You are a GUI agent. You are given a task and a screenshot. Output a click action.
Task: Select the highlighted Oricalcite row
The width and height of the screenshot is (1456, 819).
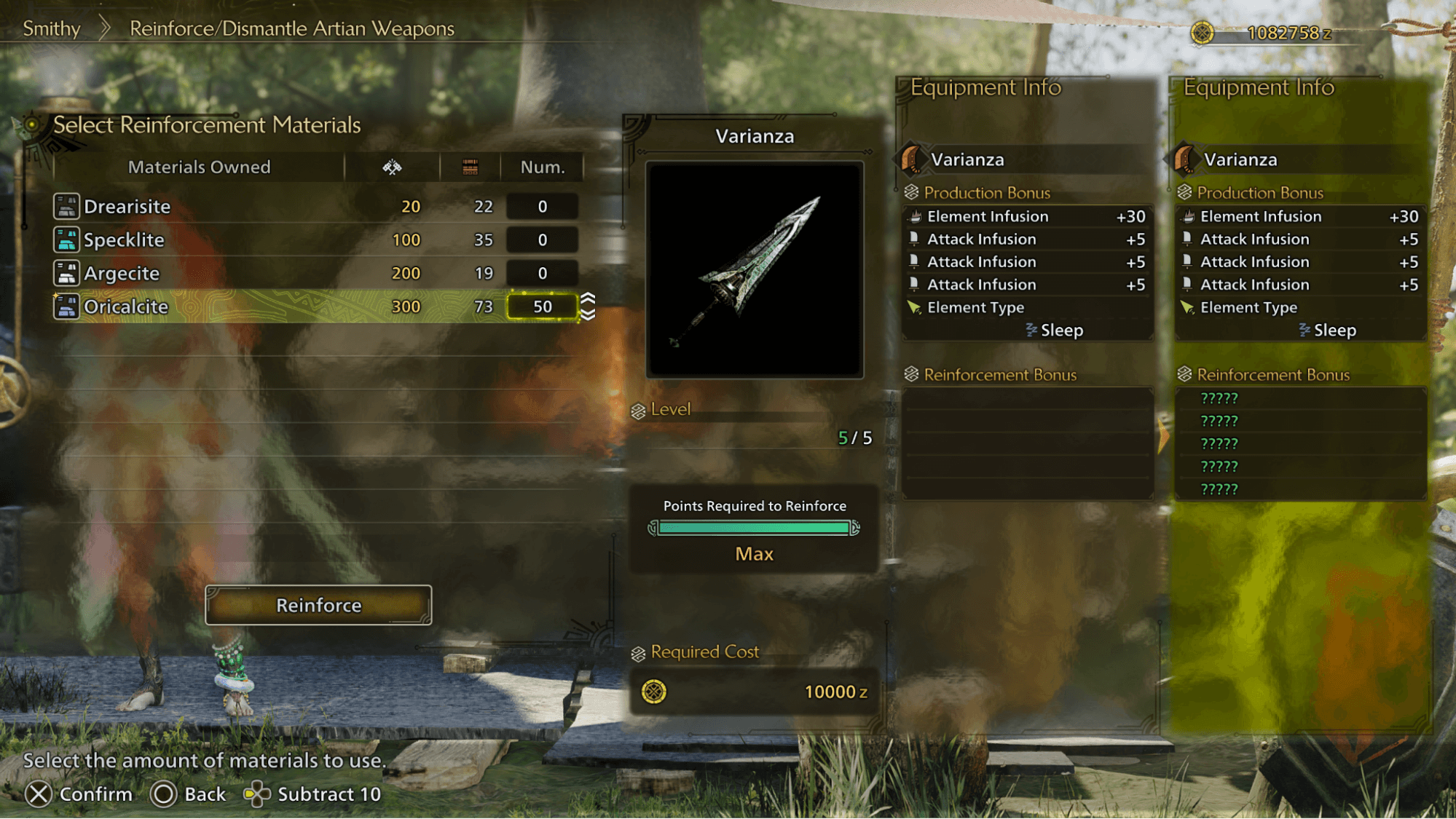coord(291,306)
